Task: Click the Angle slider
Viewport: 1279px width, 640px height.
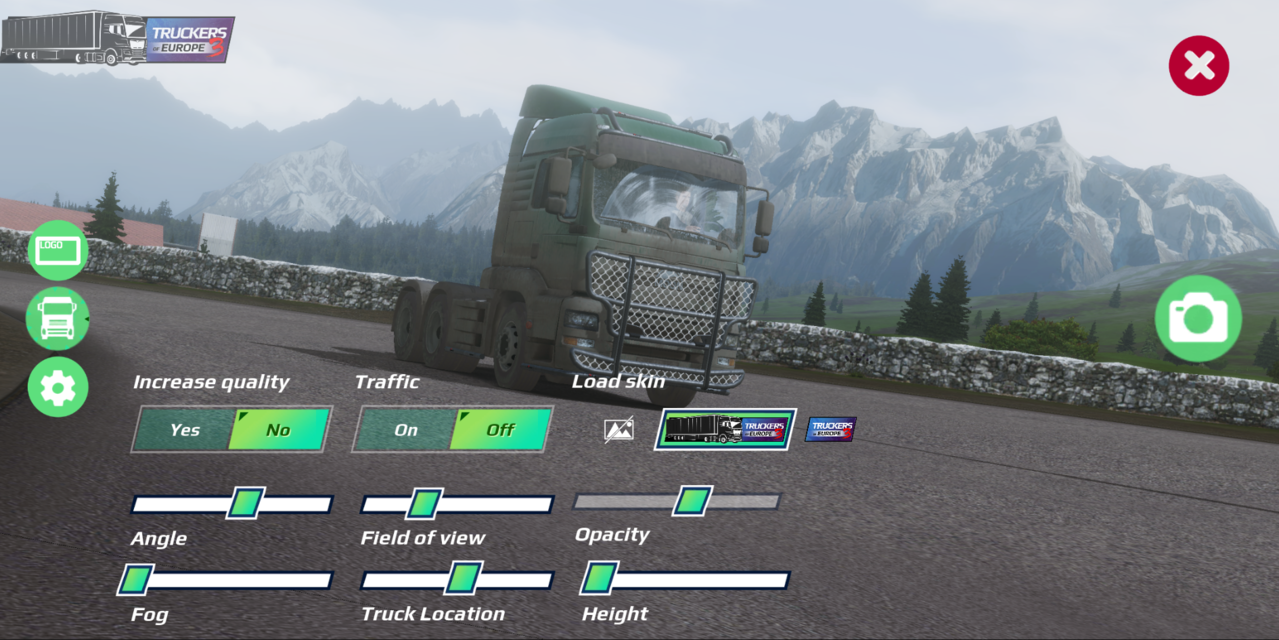Action: 232,503
